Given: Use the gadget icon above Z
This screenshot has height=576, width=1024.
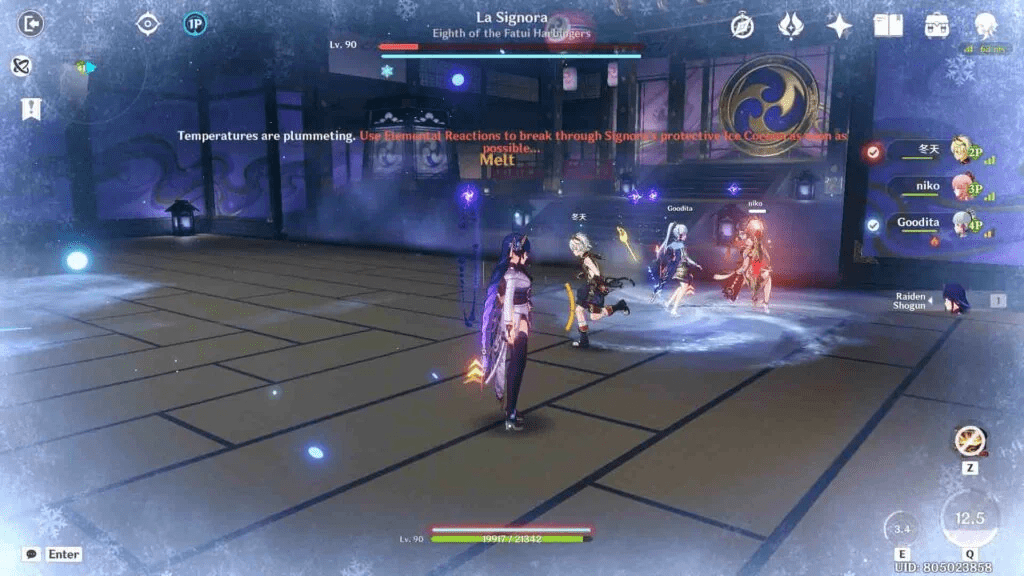Looking at the screenshot, I should (x=968, y=439).
